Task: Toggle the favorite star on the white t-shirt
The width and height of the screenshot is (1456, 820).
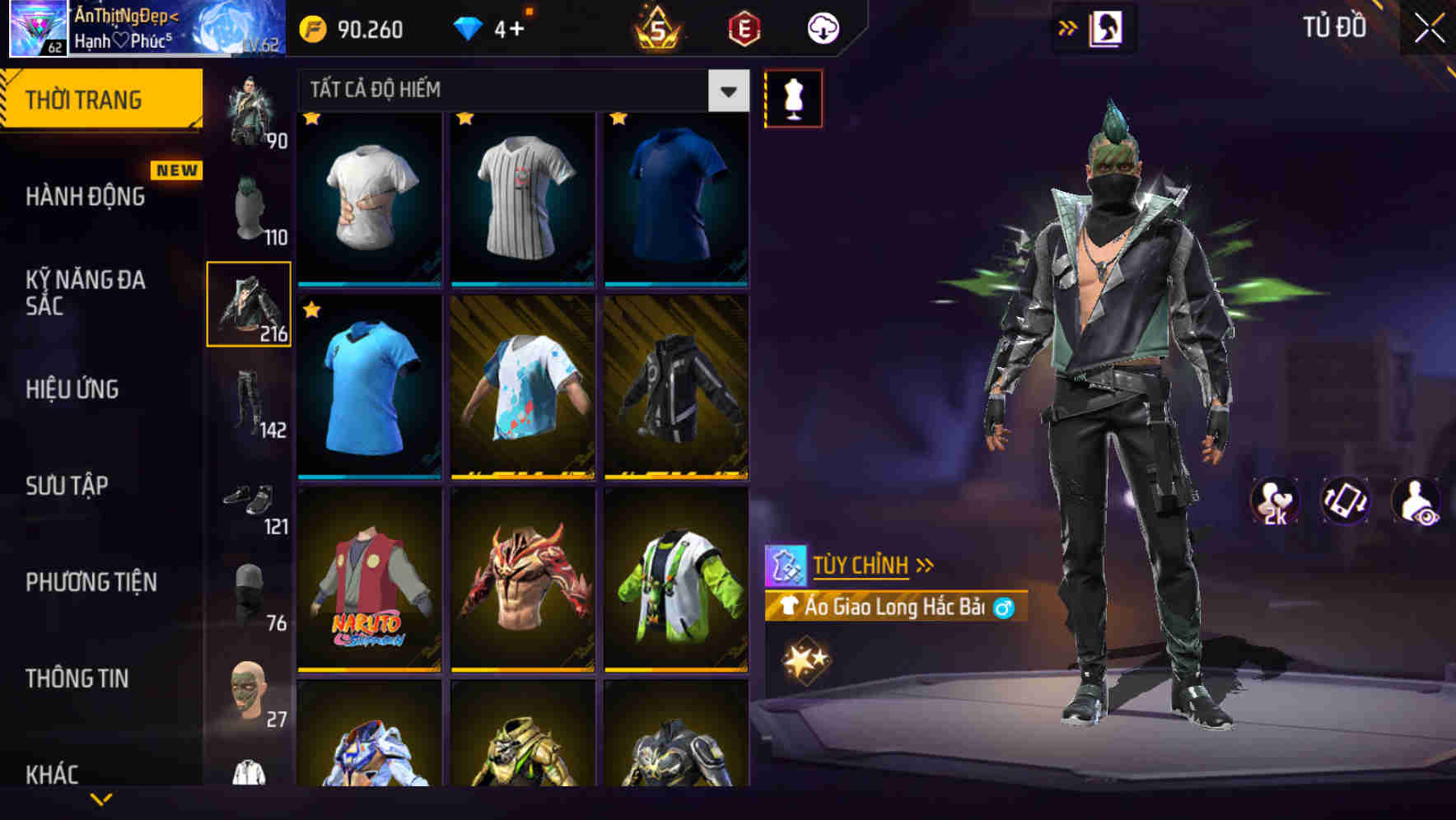Action: point(310,120)
